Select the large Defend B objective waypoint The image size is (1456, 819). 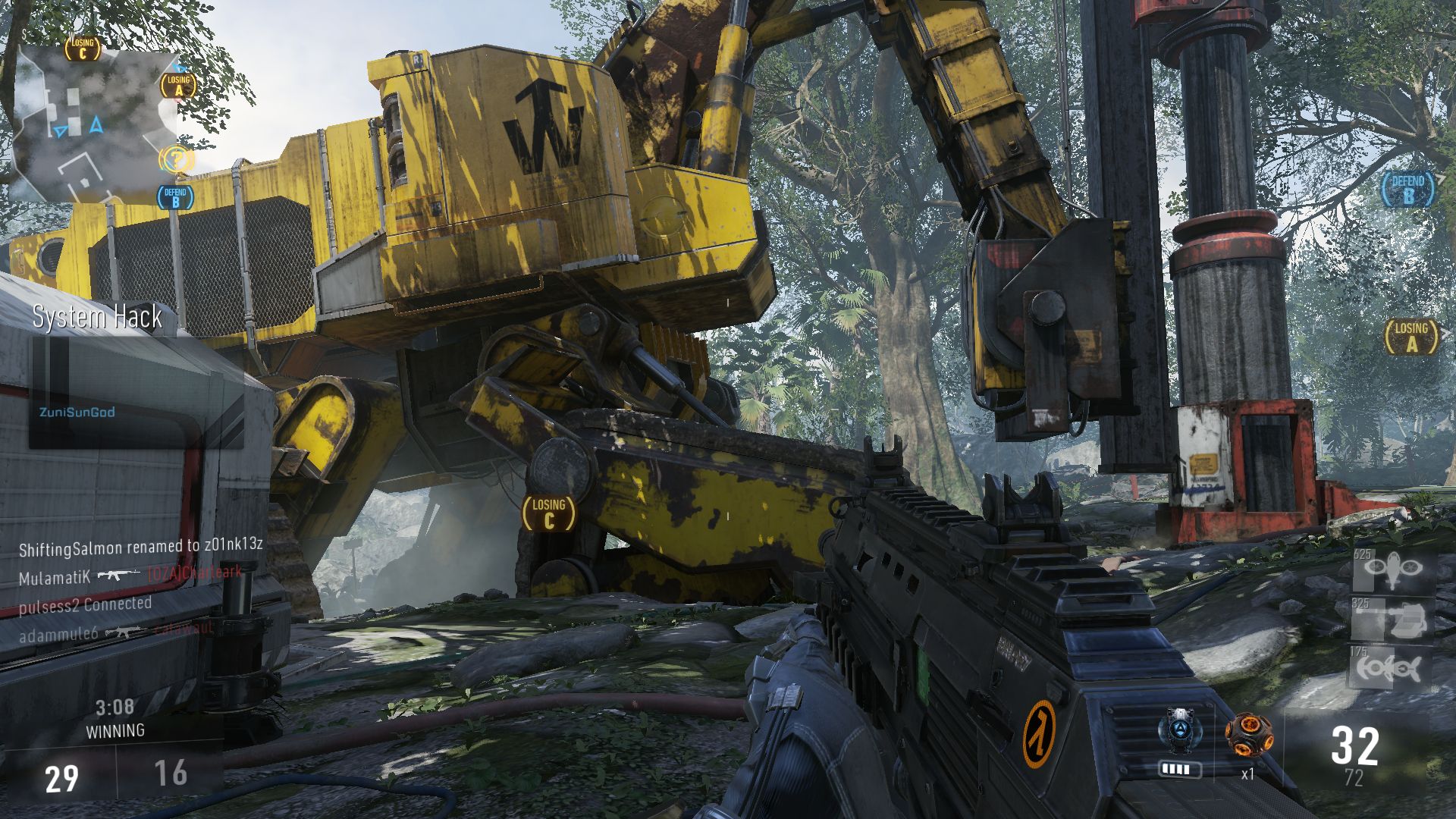coord(1408,189)
